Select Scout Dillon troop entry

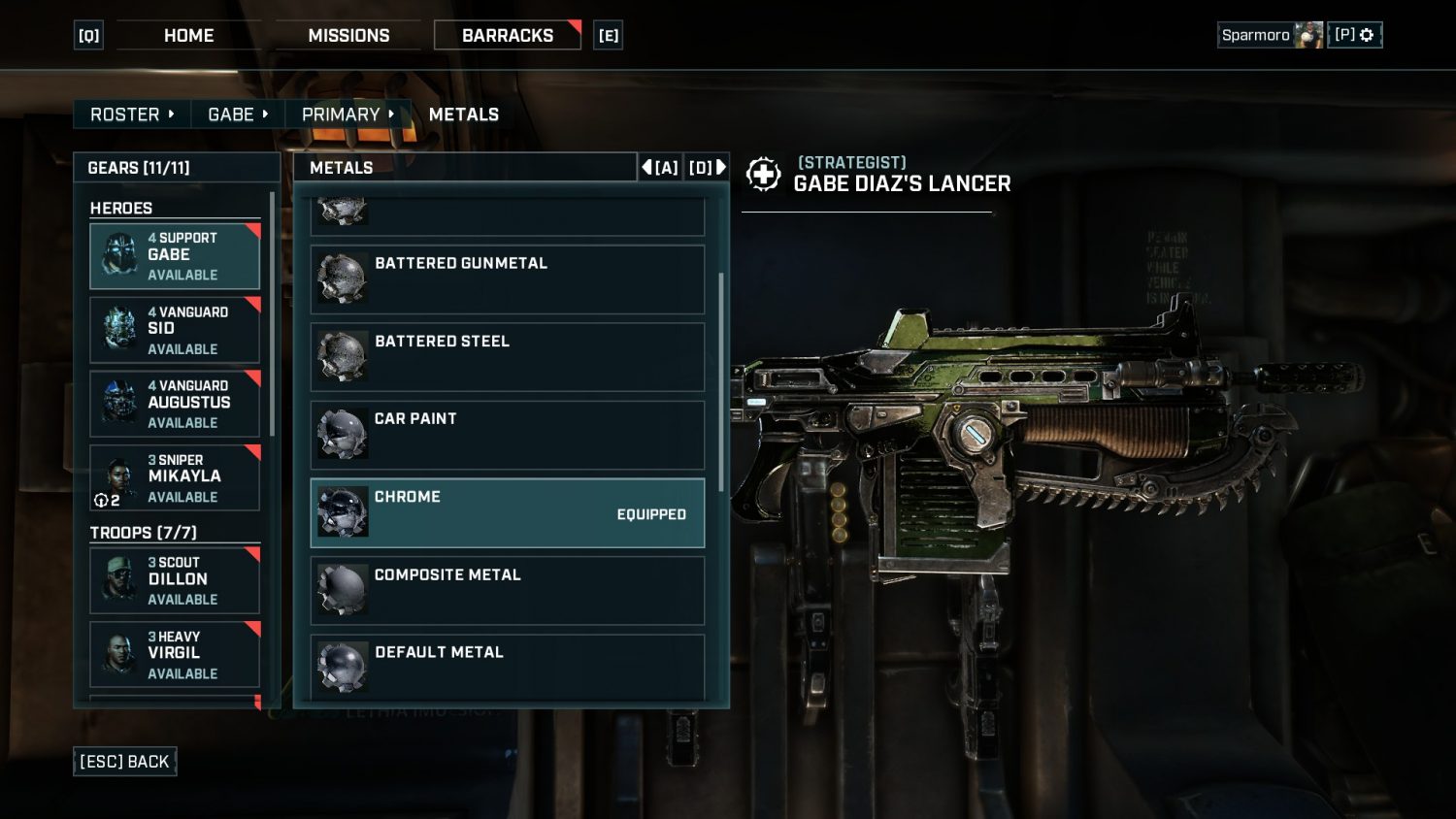175,580
